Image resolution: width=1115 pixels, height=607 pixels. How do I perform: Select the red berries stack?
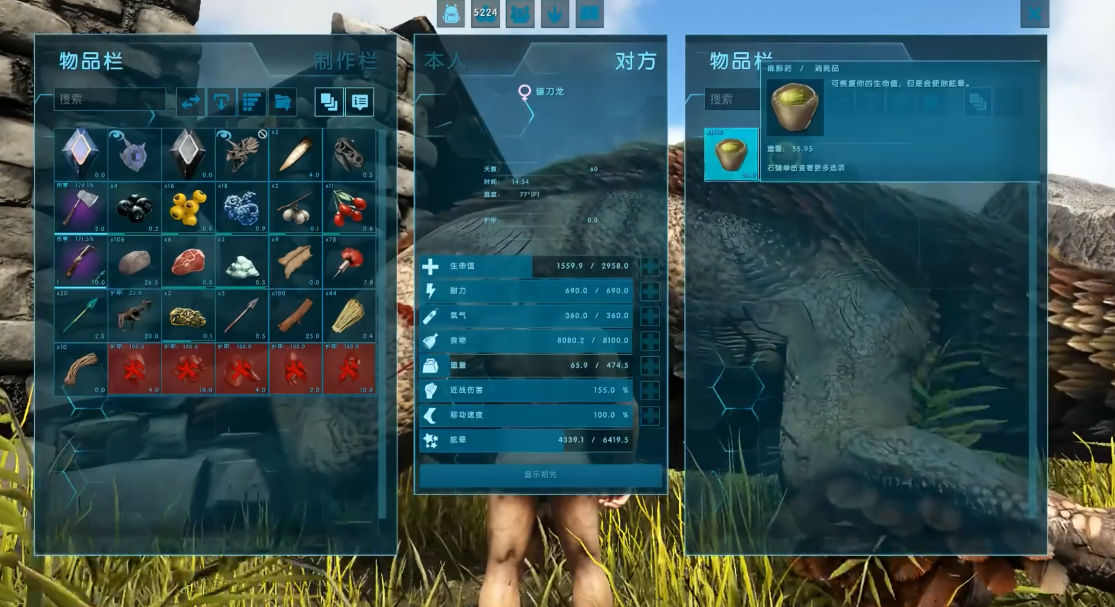tap(349, 208)
